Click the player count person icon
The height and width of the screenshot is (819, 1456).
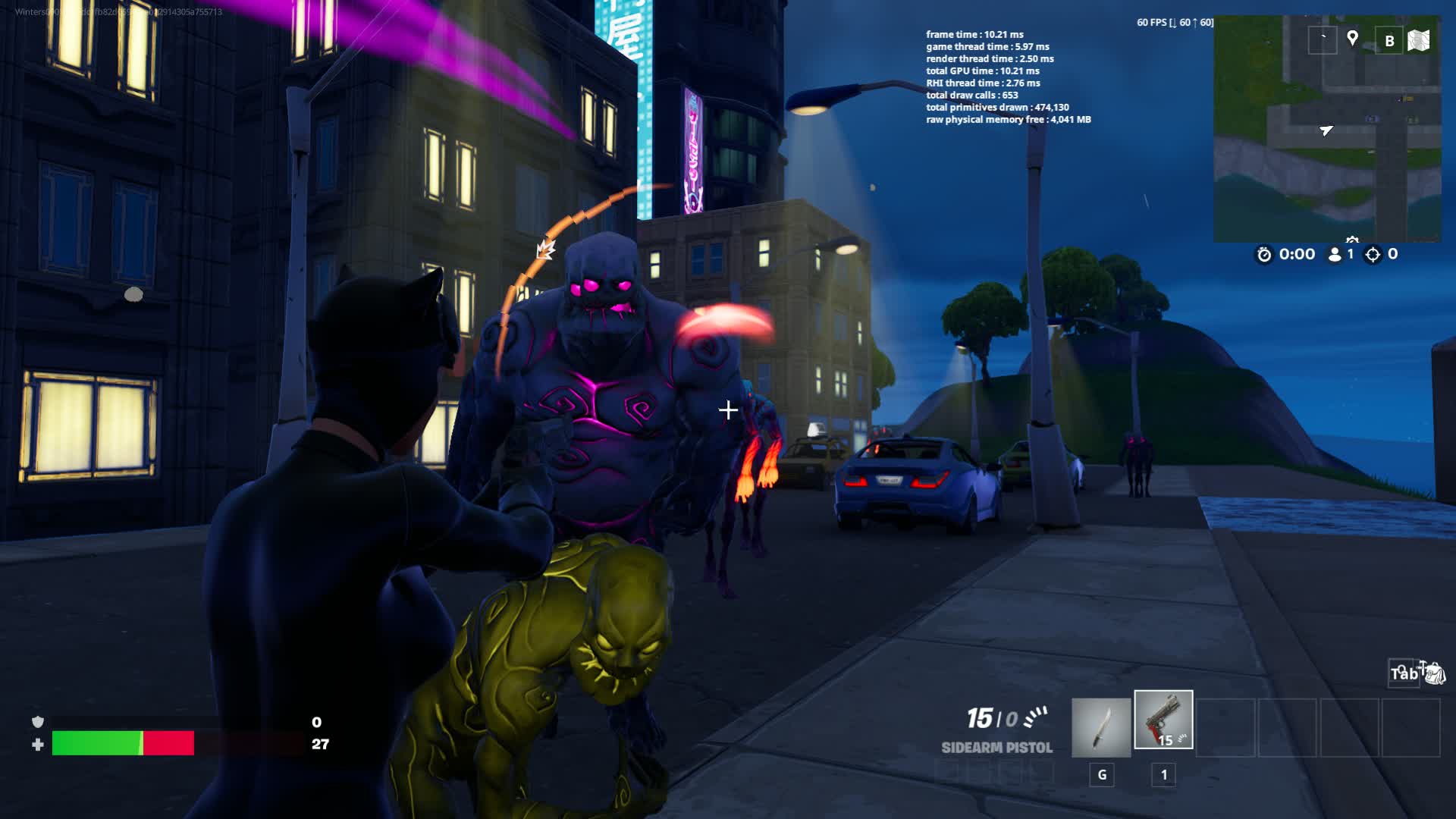pyautogui.click(x=1335, y=255)
